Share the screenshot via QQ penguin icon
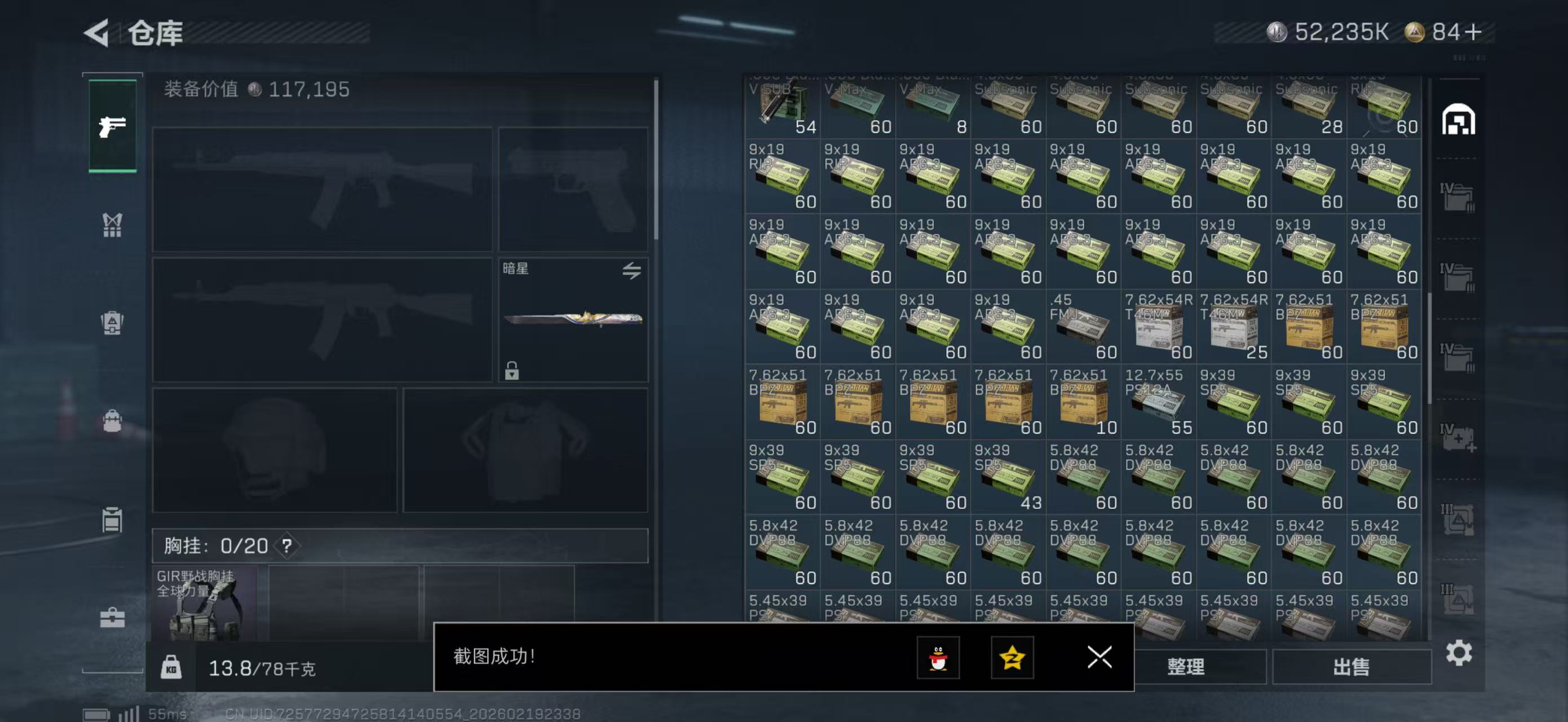 tap(940, 658)
